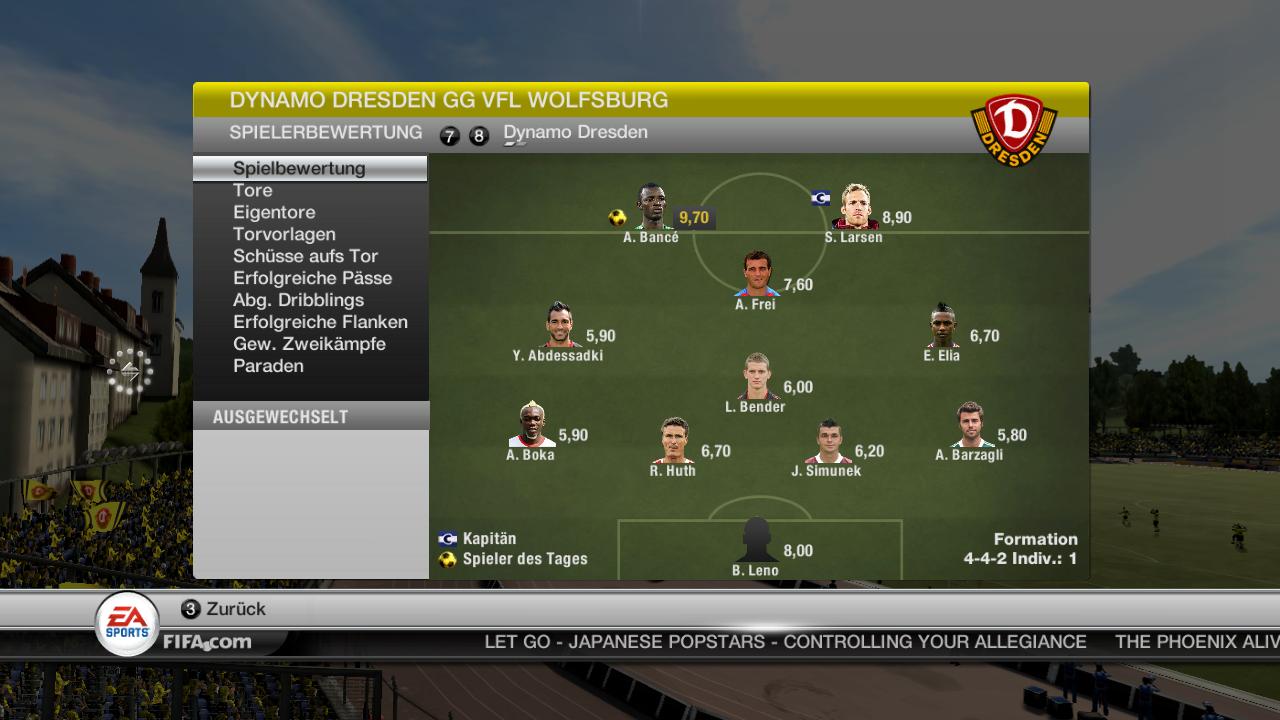1280x720 pixels.
Task: Open the Ausgewechselt substitutes section
Action: point(281,417)
